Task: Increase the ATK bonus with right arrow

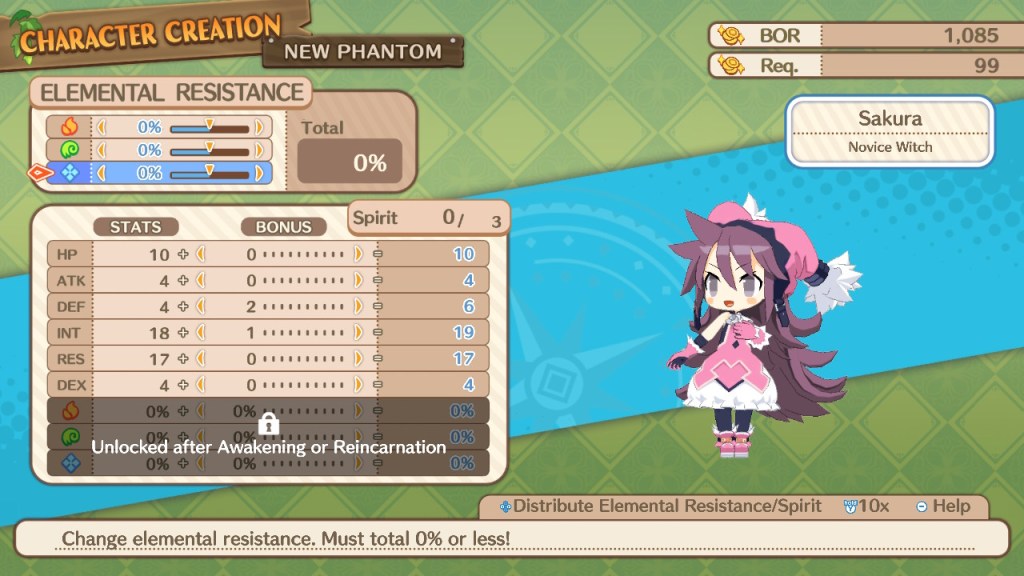Action: [358, 280]
